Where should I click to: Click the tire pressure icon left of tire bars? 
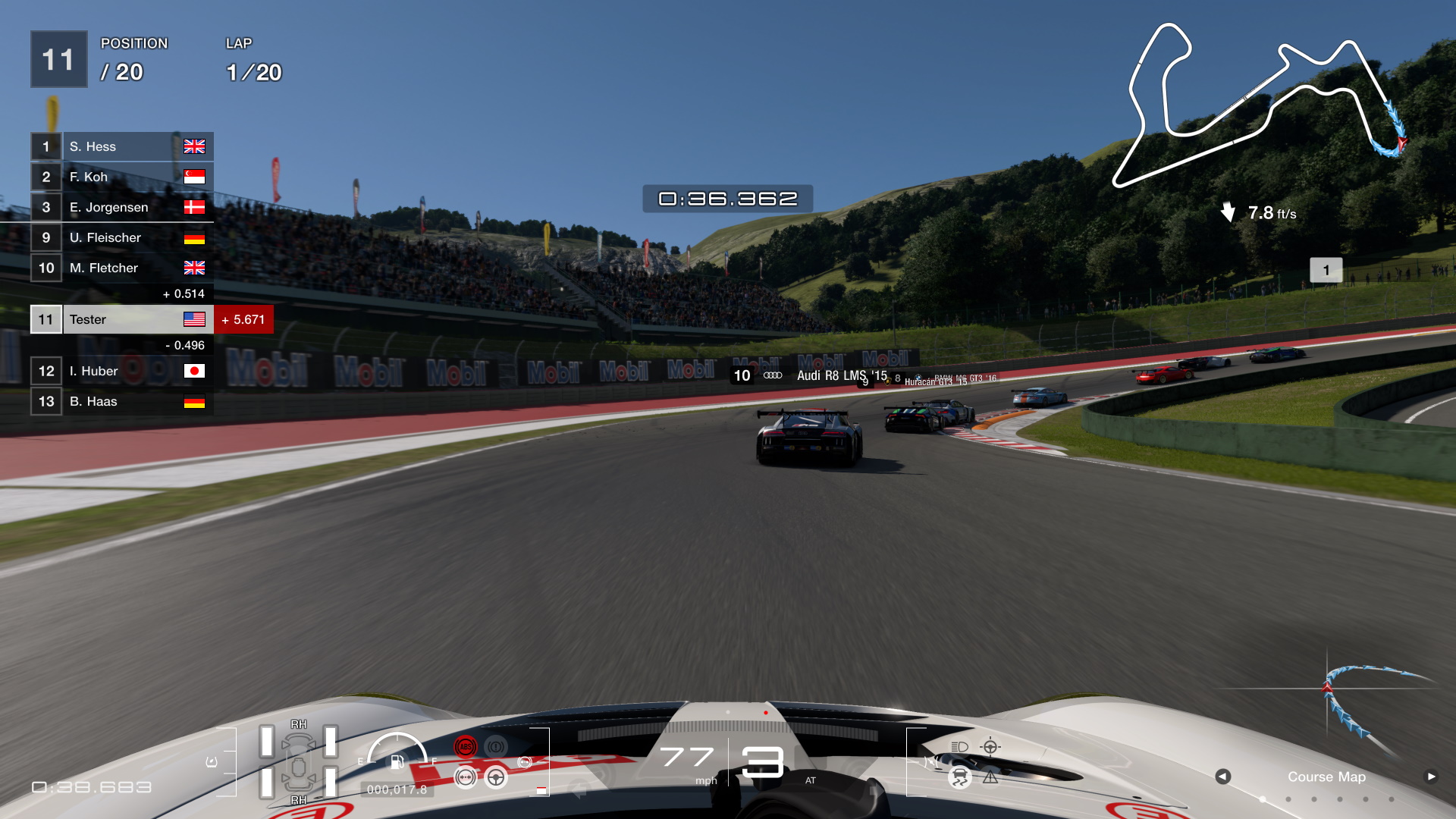(211, 761)
